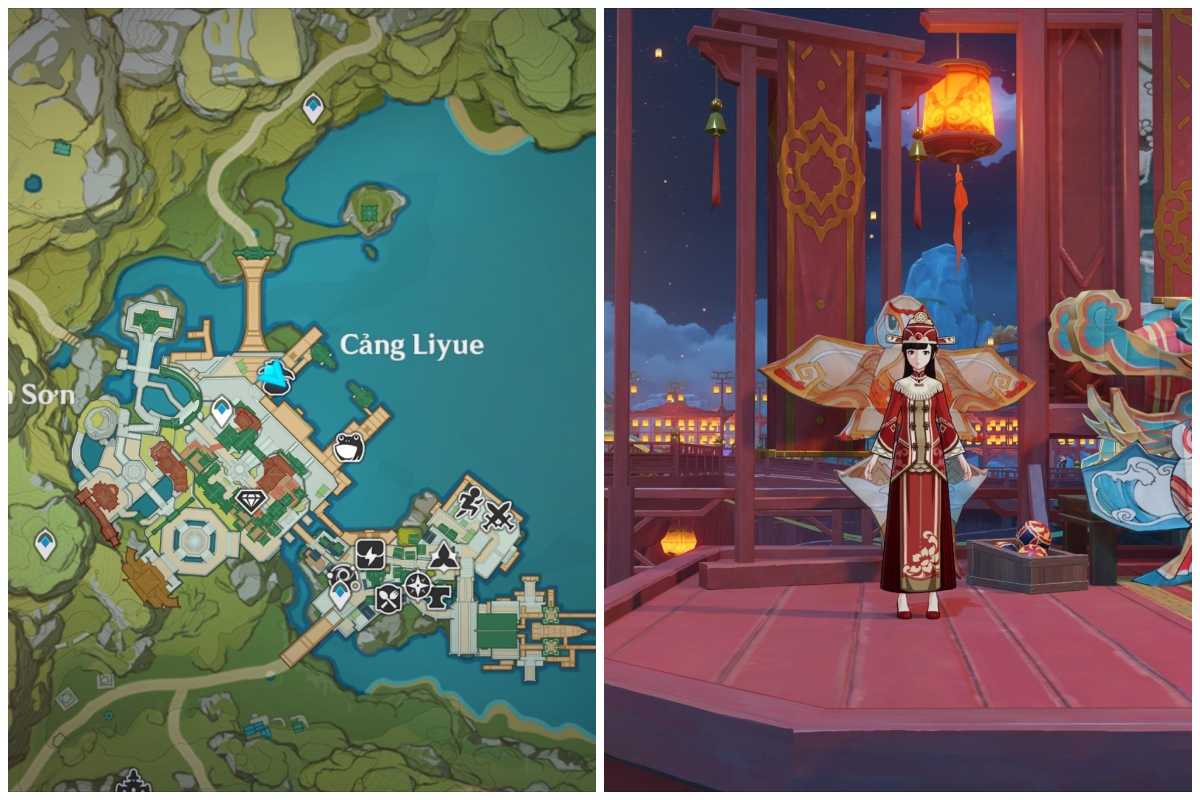Select the frog map marker
The image size is (1200, 800).
[348, 447]
